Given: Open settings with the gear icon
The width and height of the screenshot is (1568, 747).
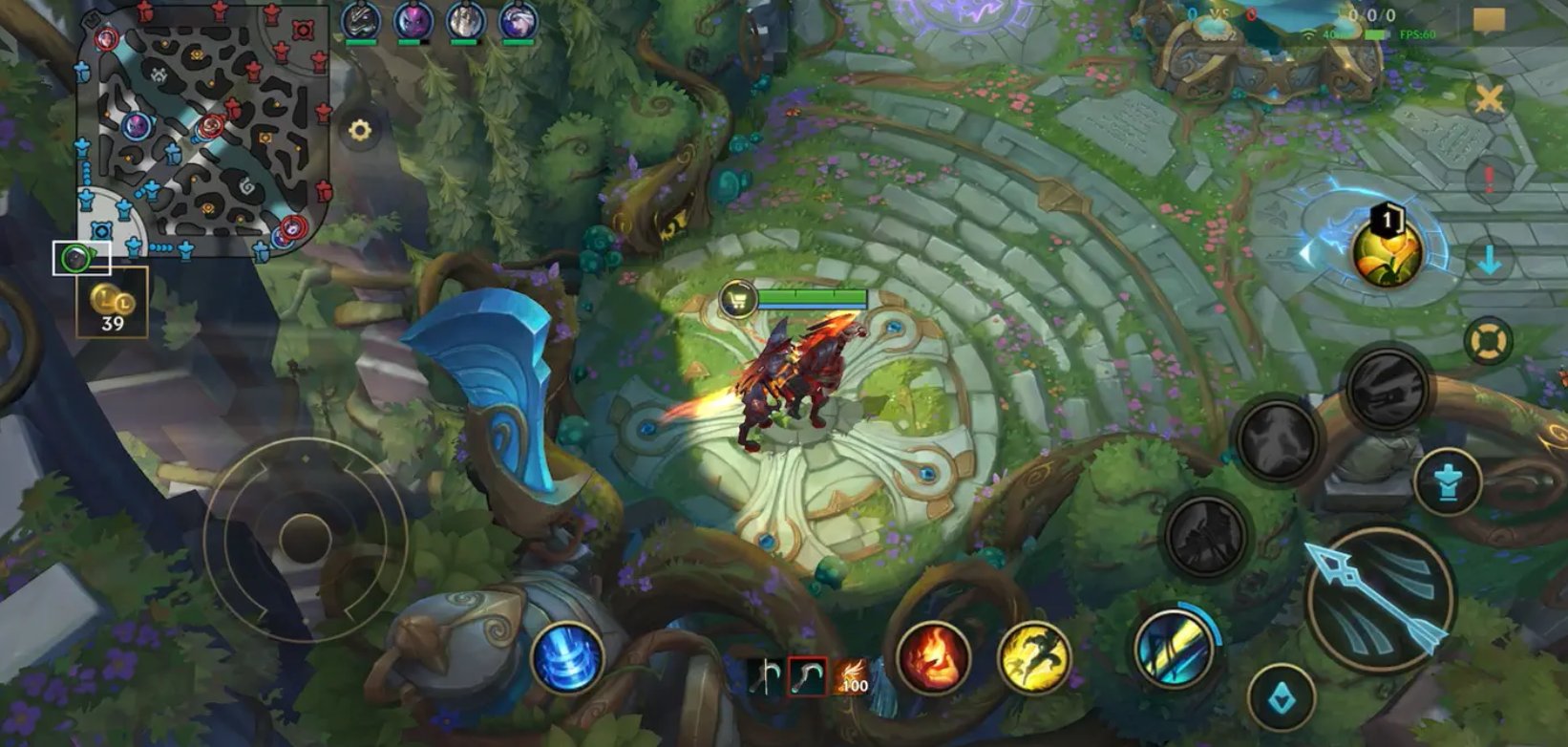Looking at the screenshot, I should pyautogui.click(x=360, y=131).
